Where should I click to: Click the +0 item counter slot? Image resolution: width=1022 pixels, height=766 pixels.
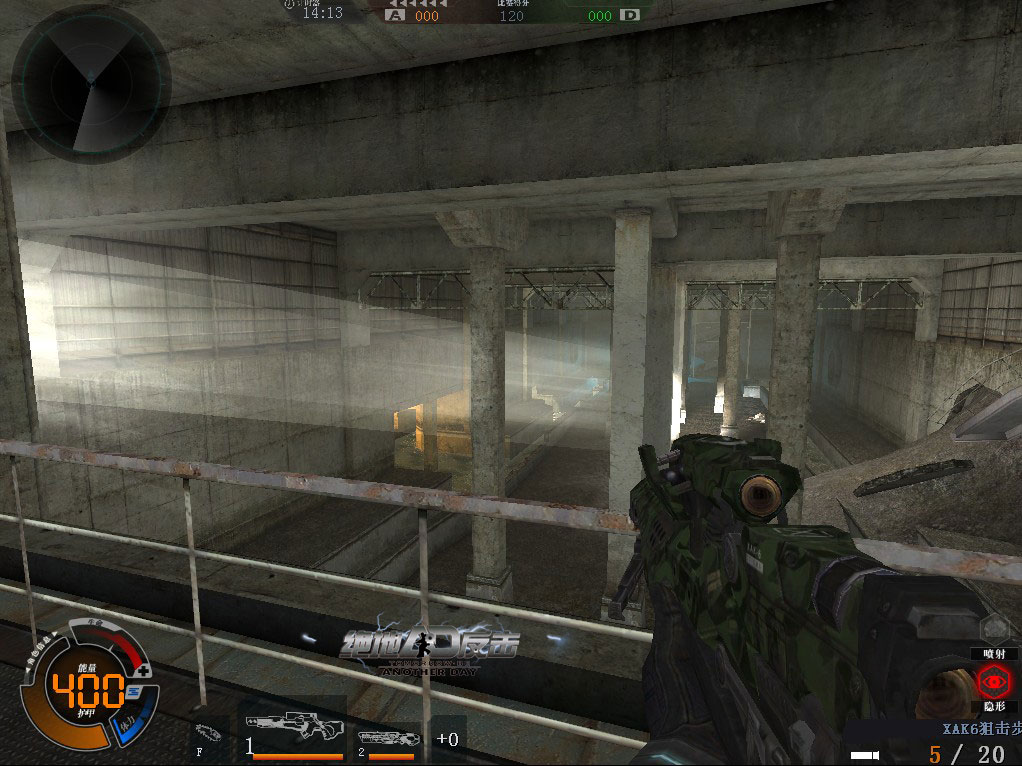pos(448,739)
